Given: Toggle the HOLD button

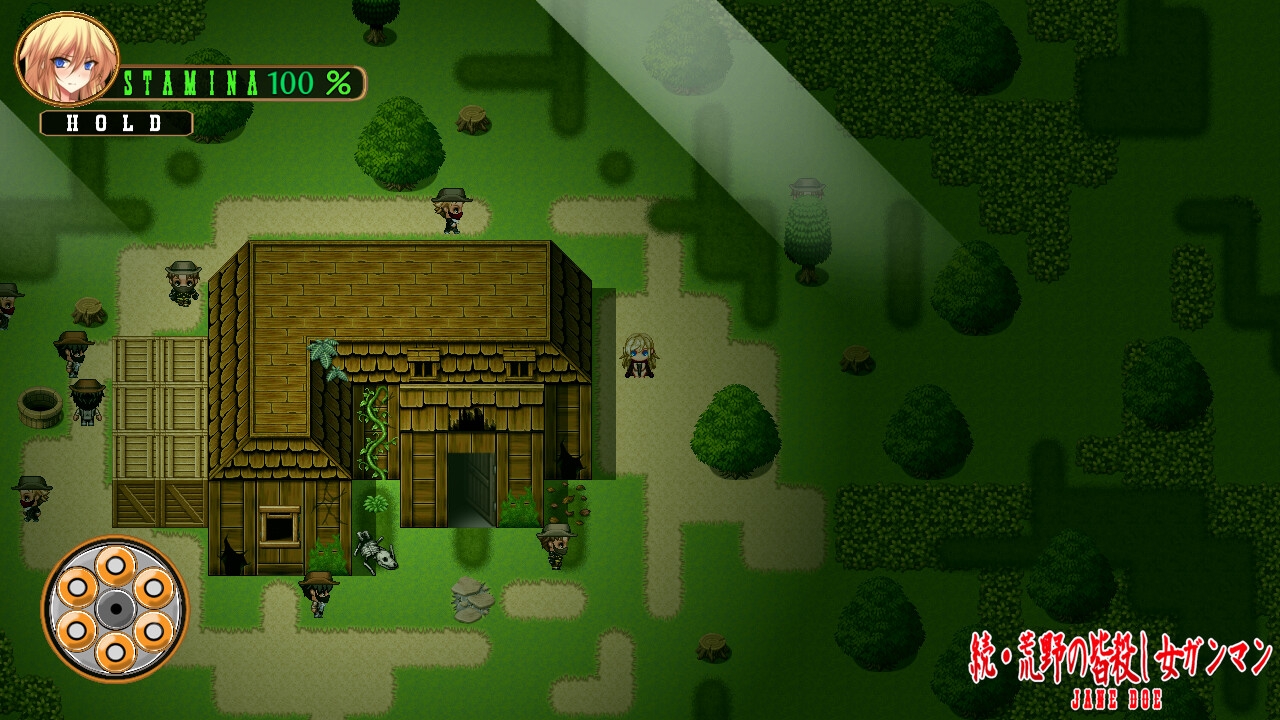Looking at the screenshot, I should pos(116,123).
